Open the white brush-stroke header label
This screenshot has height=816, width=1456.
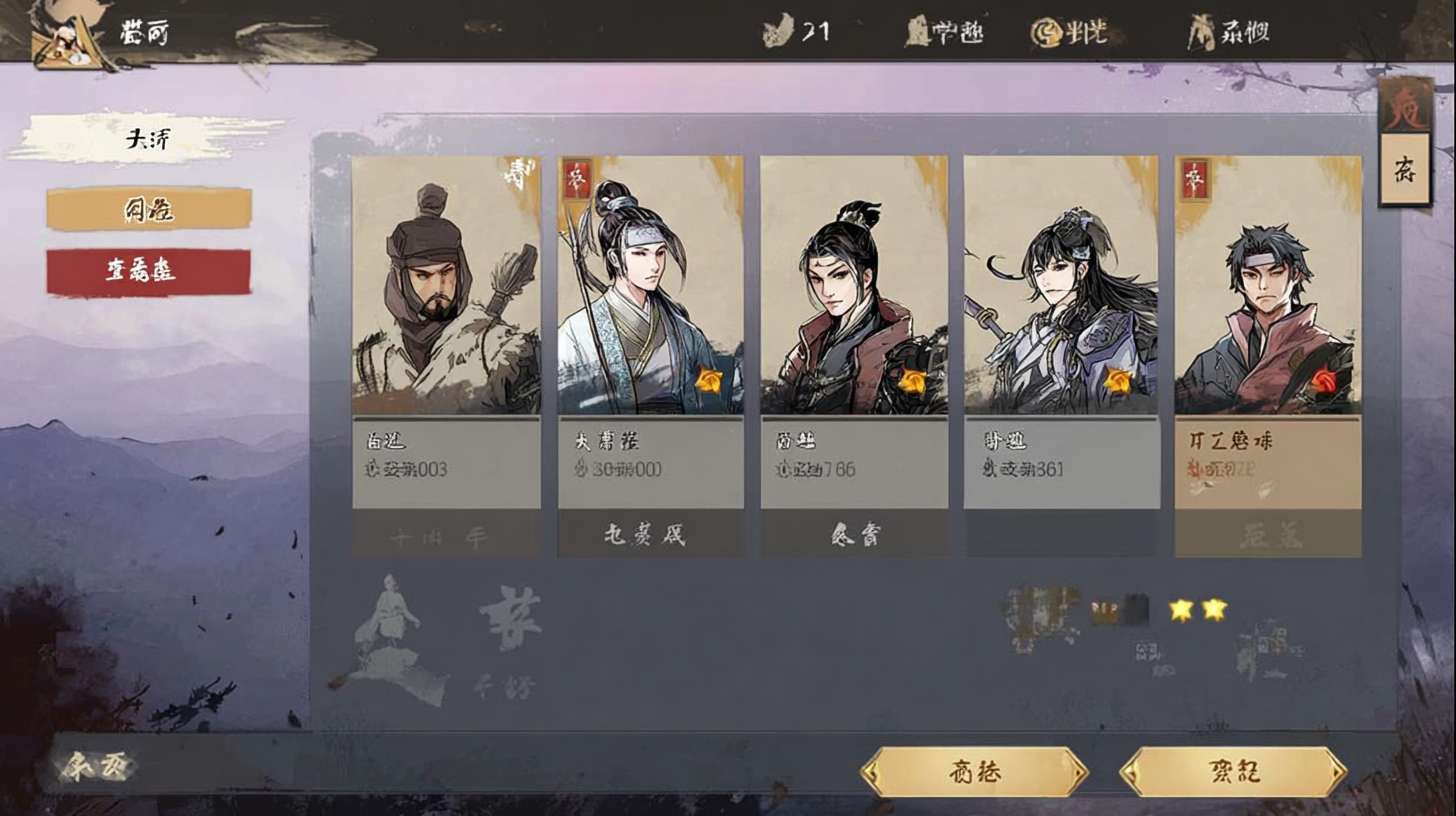148,139
